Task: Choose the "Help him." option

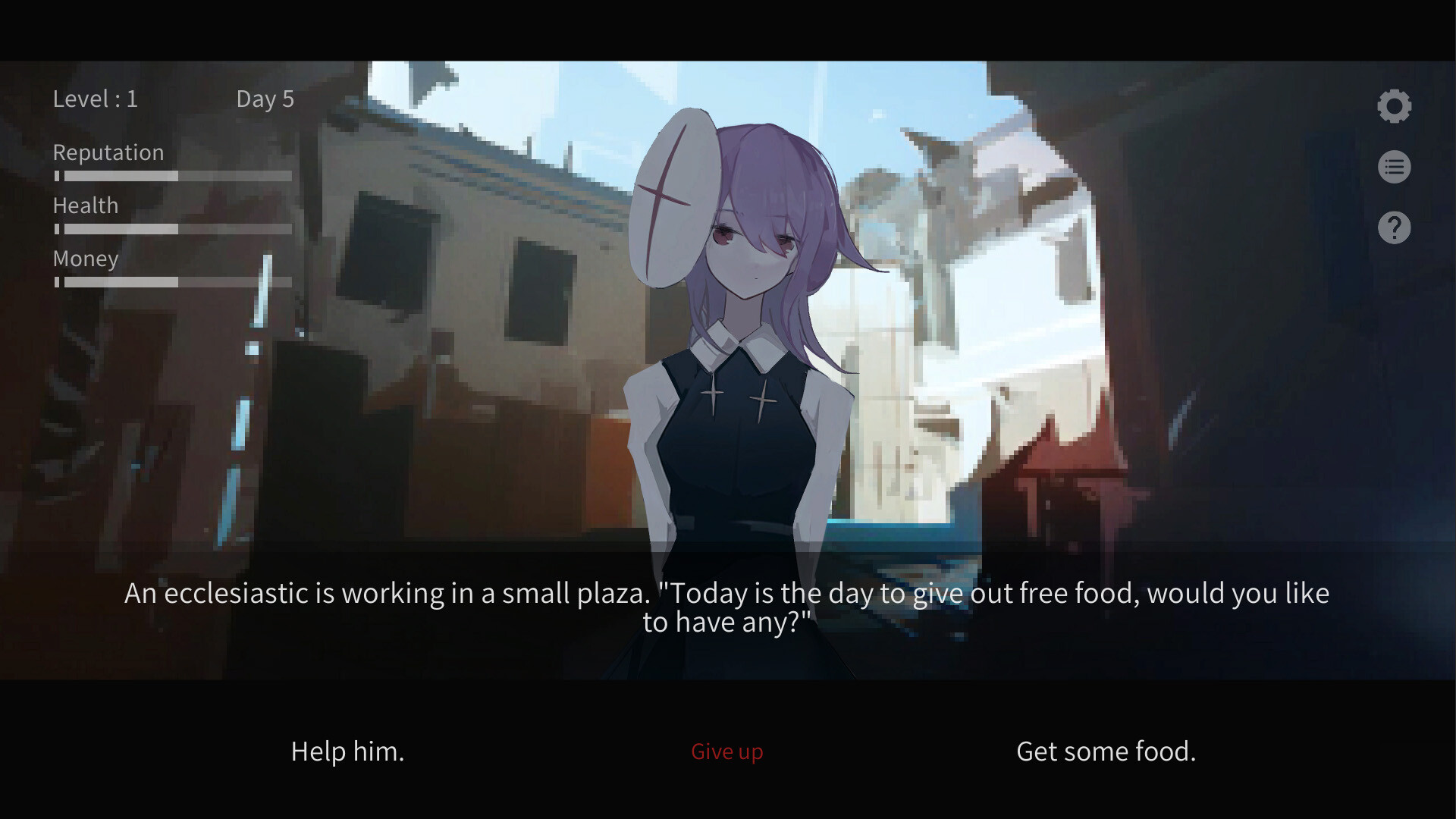Action: pyautogui.click(x=347, y=752)
